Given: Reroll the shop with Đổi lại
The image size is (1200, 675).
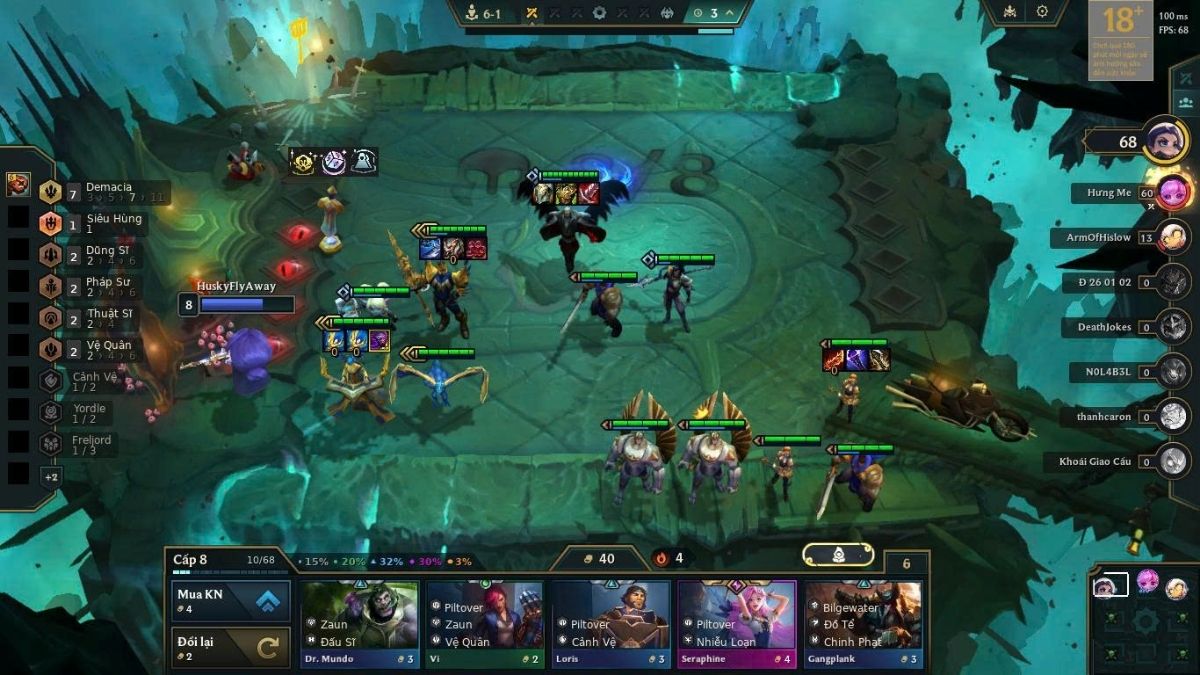Looking at the screenshot, I should 231,647.
